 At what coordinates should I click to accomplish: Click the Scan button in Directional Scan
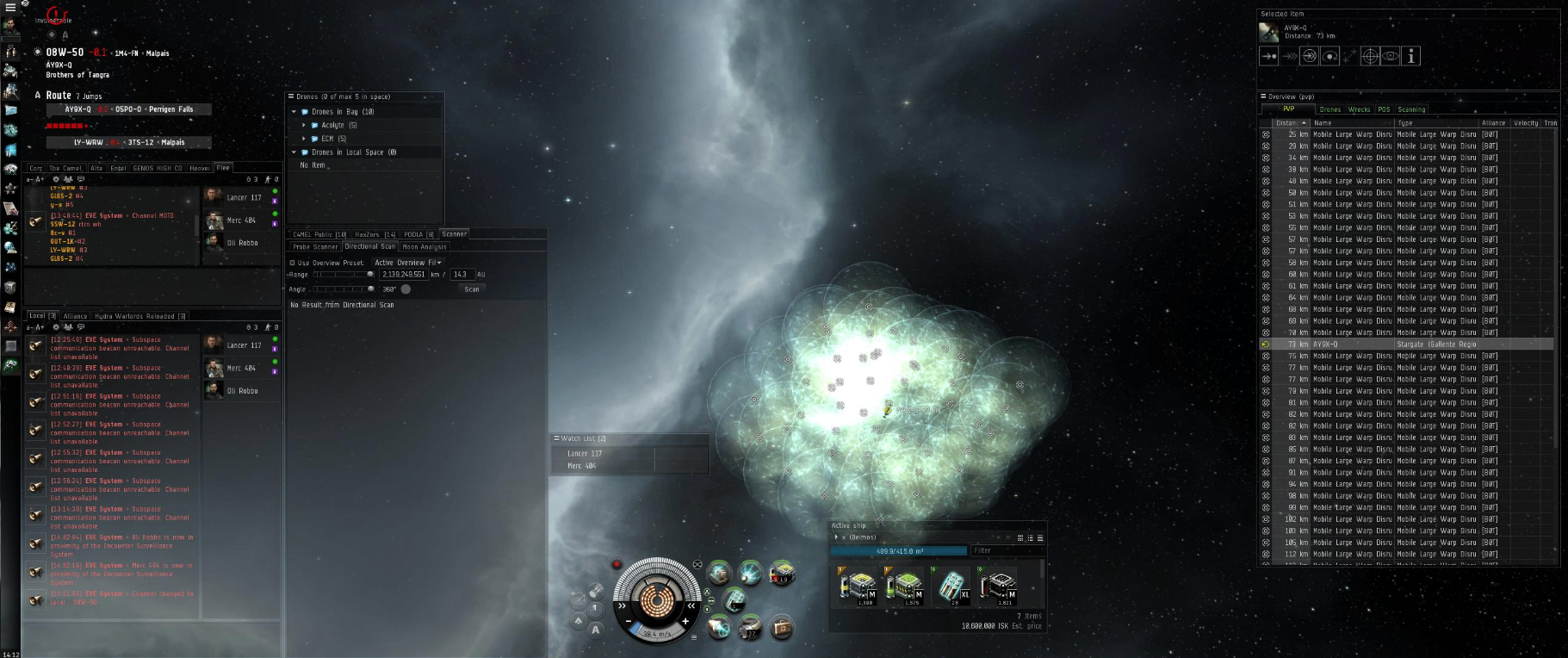pyautogui.click(x=471, y=289)
